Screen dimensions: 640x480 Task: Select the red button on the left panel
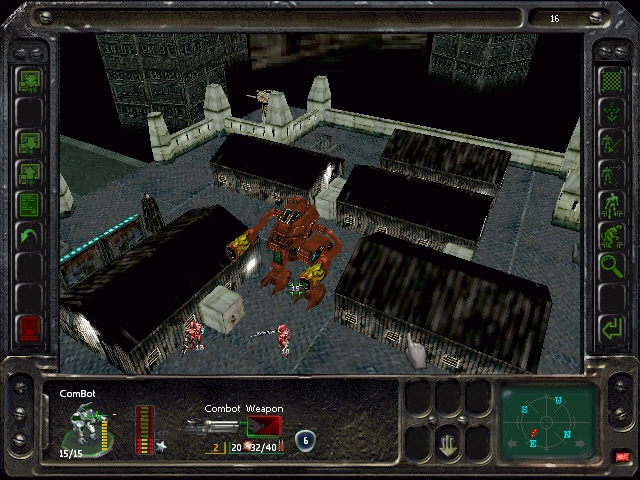(29, 328)
